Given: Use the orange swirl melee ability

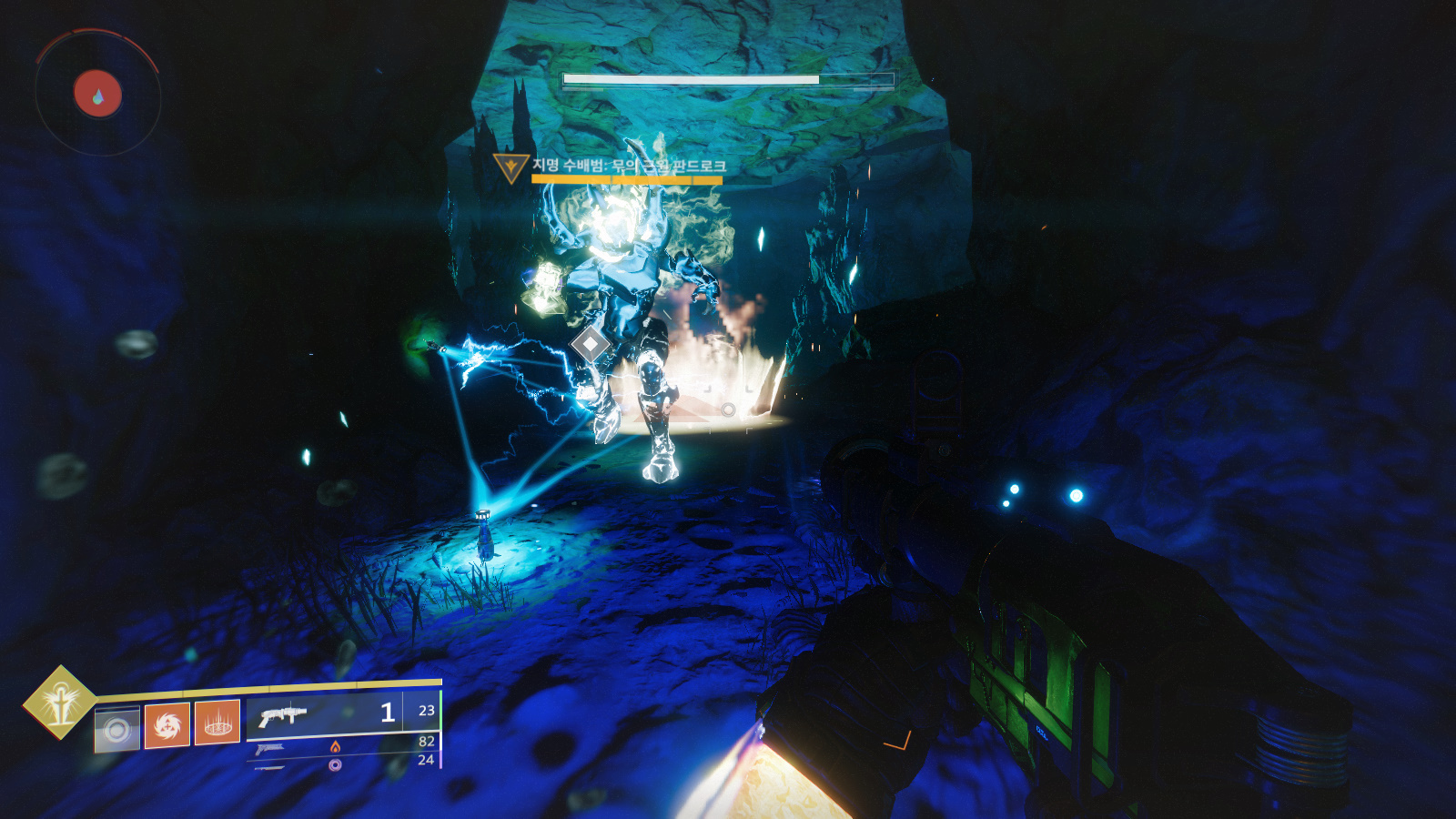Looking at the screenshot, I should (167, 725).
